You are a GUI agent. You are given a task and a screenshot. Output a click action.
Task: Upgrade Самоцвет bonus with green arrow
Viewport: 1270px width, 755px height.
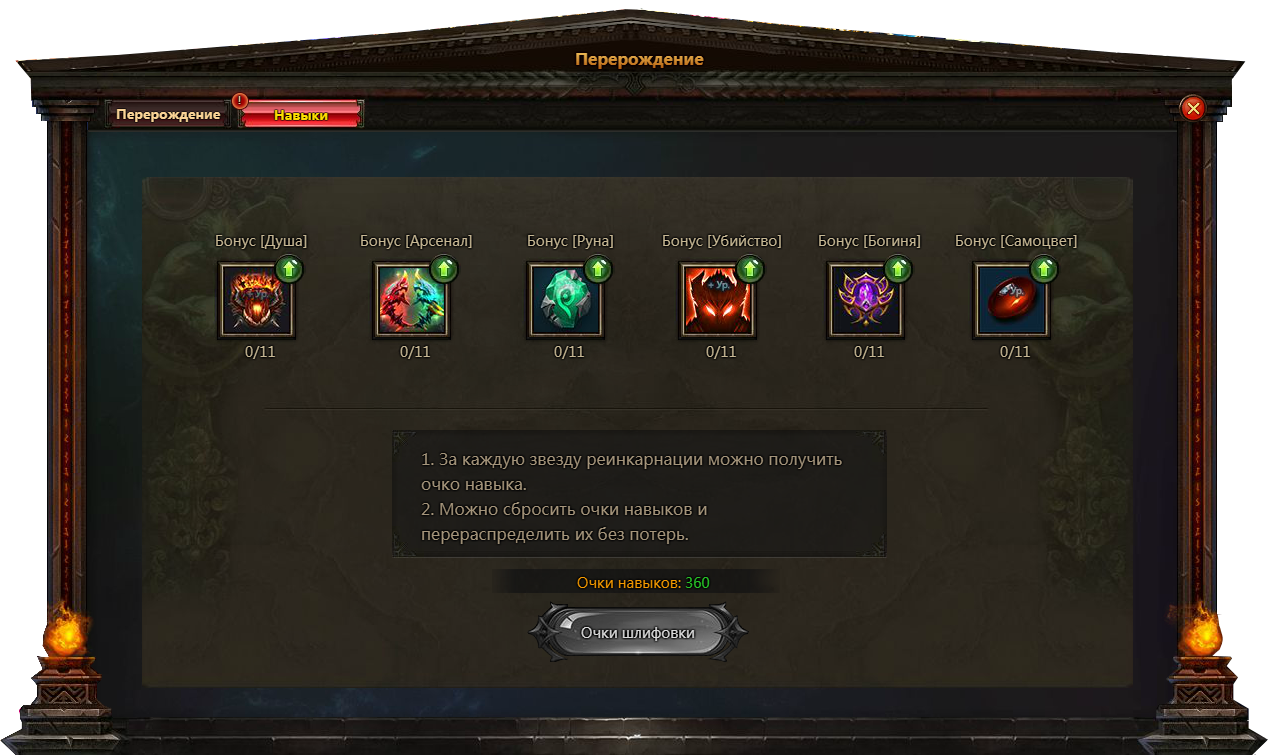1044,269
